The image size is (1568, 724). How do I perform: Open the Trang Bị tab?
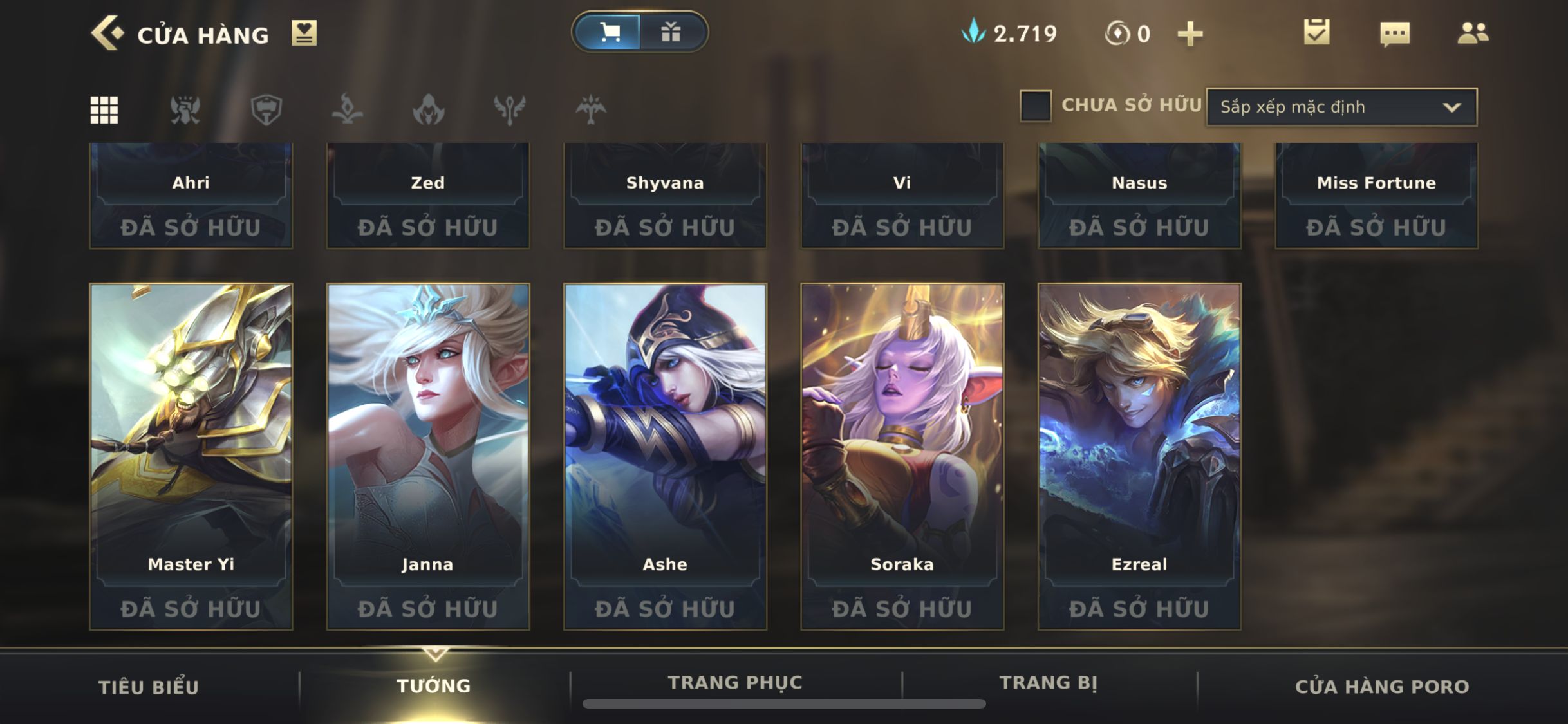(1048, 683)
